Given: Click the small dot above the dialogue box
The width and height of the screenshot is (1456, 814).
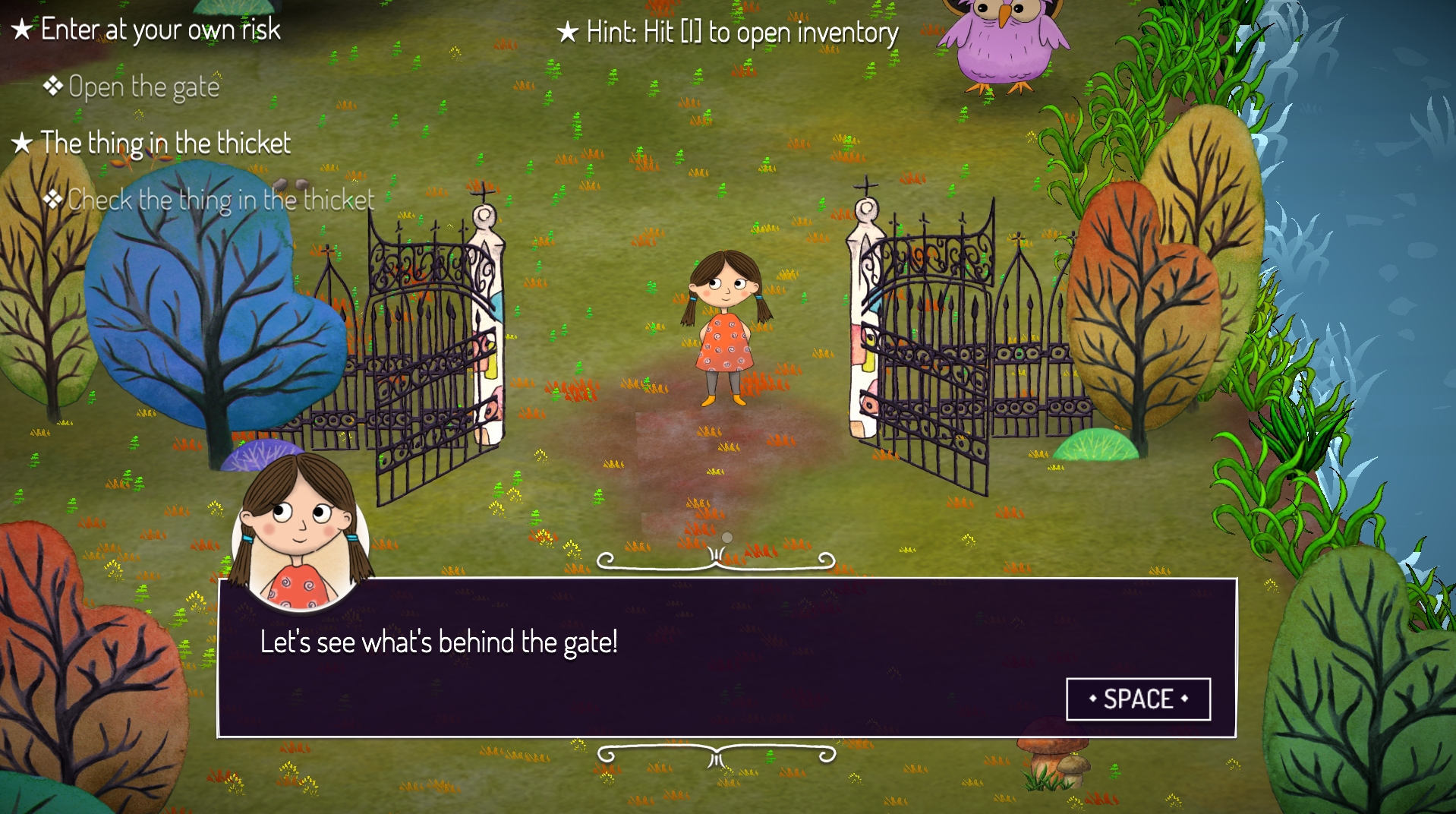Looking at the screenshot, I should coord(726,535).
